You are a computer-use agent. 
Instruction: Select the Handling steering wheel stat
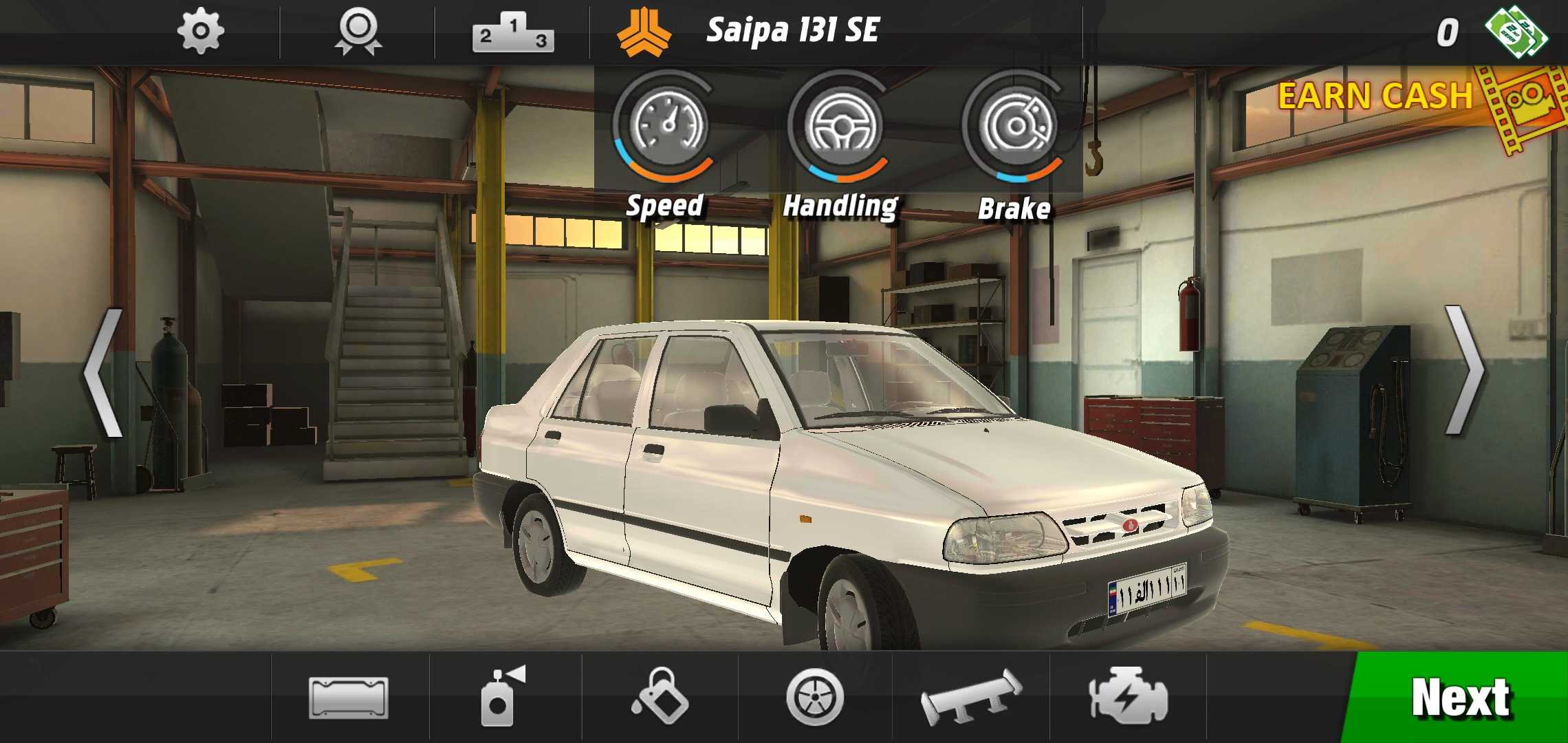point(840,127)
